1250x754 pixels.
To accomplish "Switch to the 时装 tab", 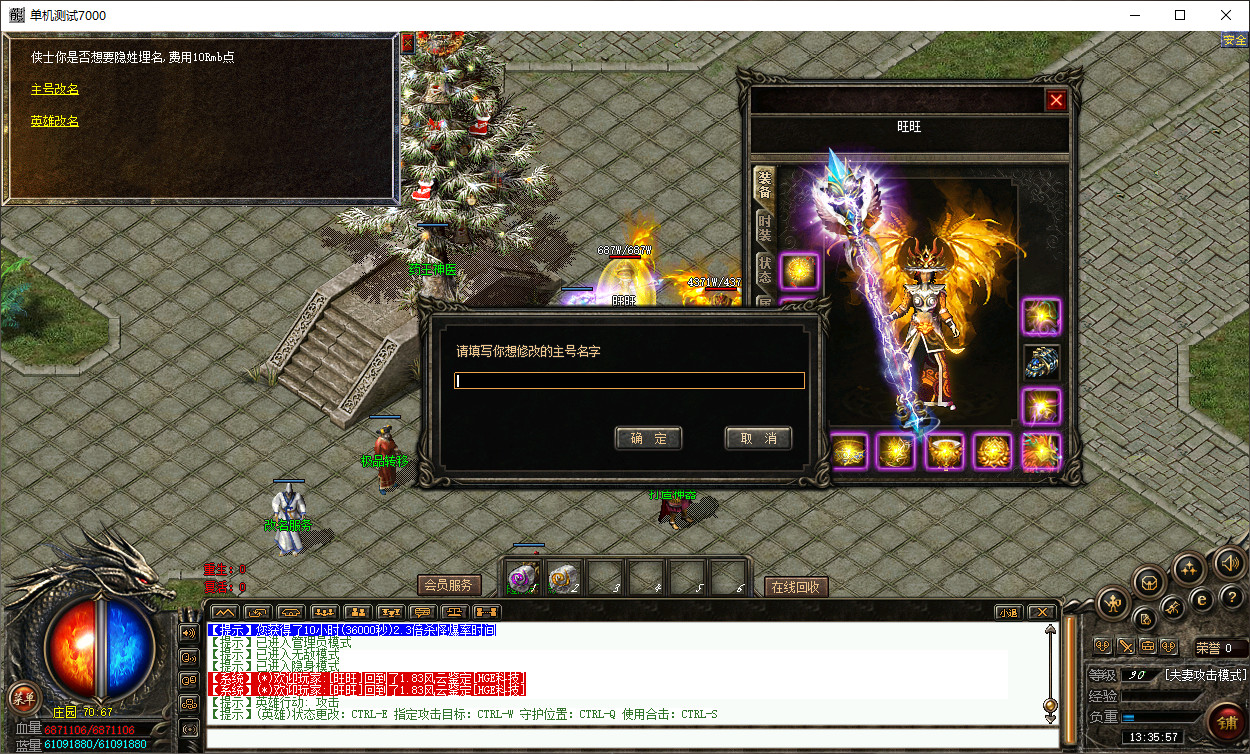I will pyautogui.click(x=764, y=229).
